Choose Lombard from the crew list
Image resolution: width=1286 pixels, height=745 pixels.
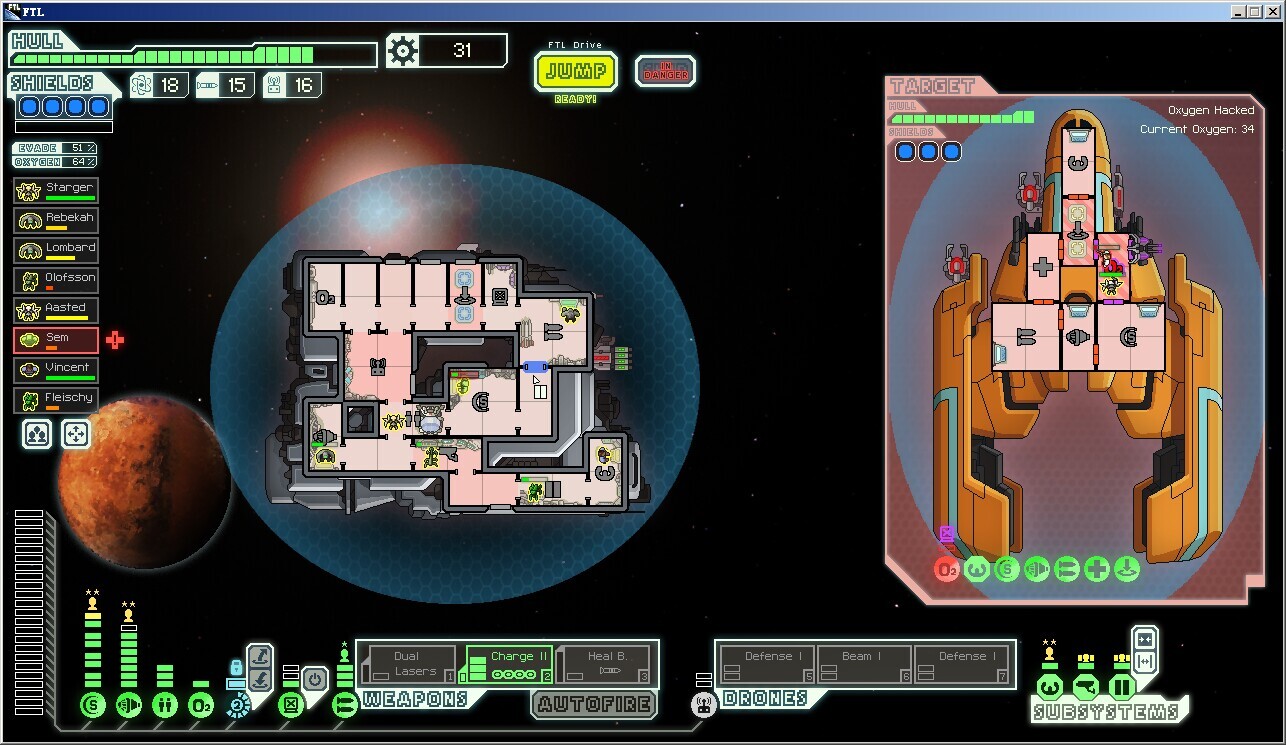click(x=56, y=250)
